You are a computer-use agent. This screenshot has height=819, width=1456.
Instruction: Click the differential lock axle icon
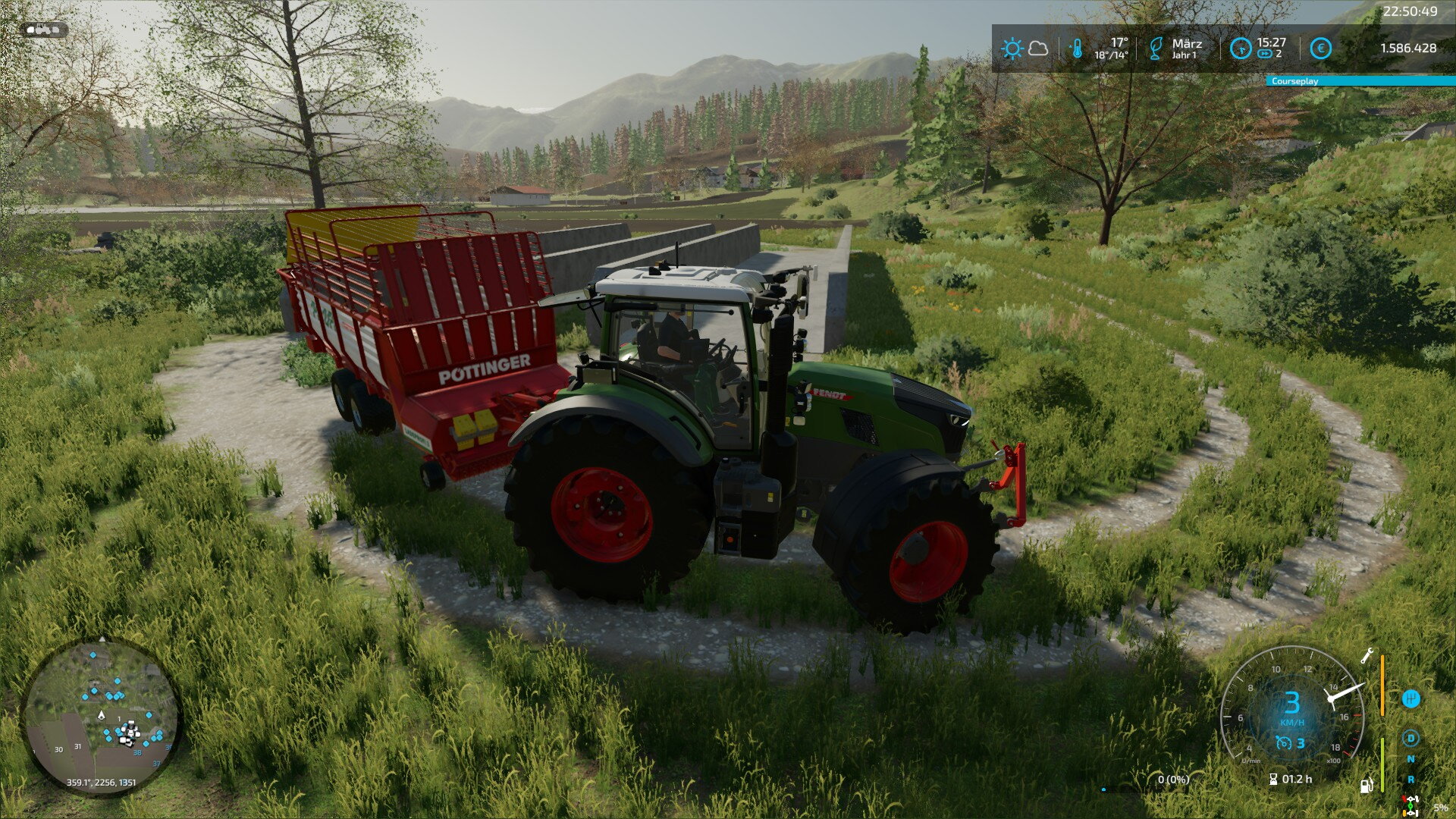tap(1410, 806)
